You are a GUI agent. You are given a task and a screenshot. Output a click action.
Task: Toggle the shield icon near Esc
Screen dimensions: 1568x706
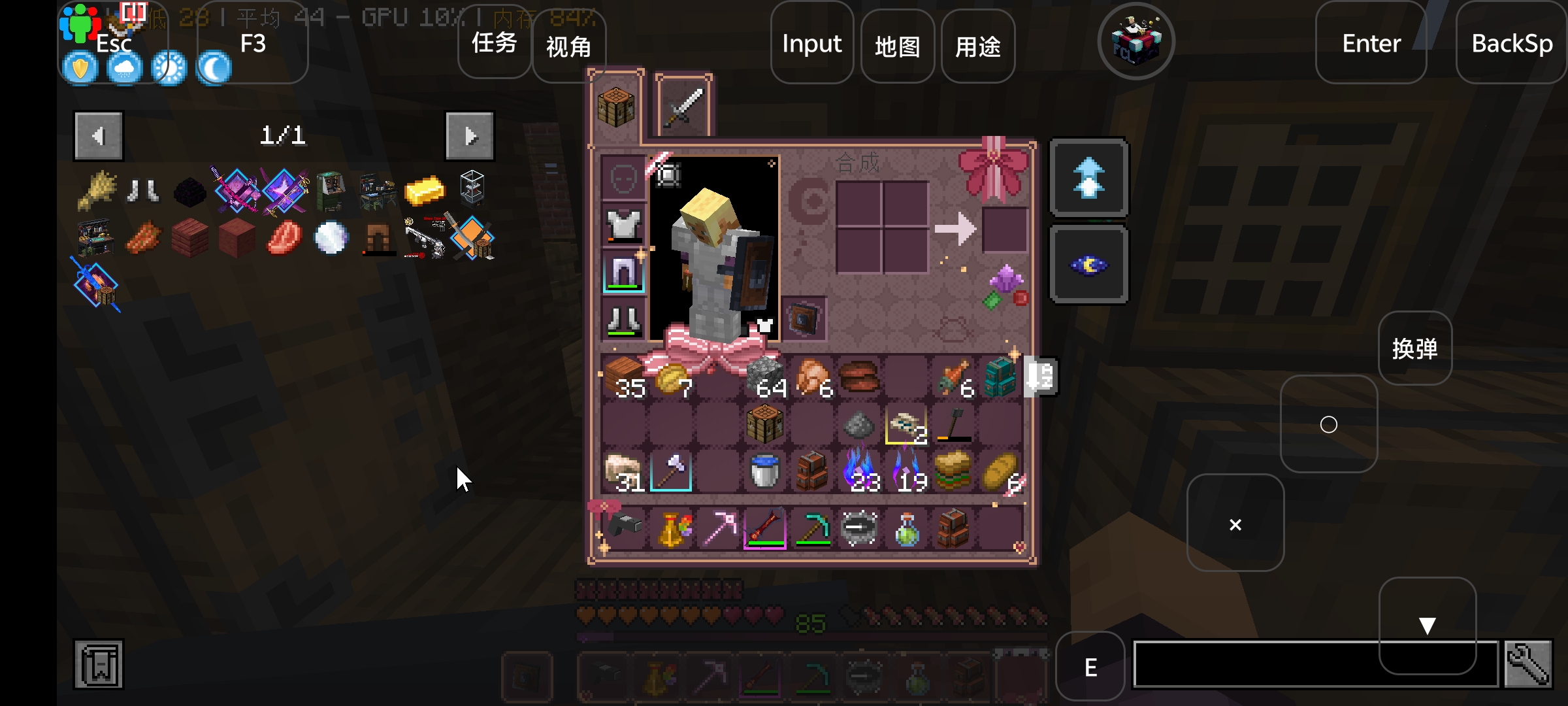pyautogui.click(x=80, y=67)
